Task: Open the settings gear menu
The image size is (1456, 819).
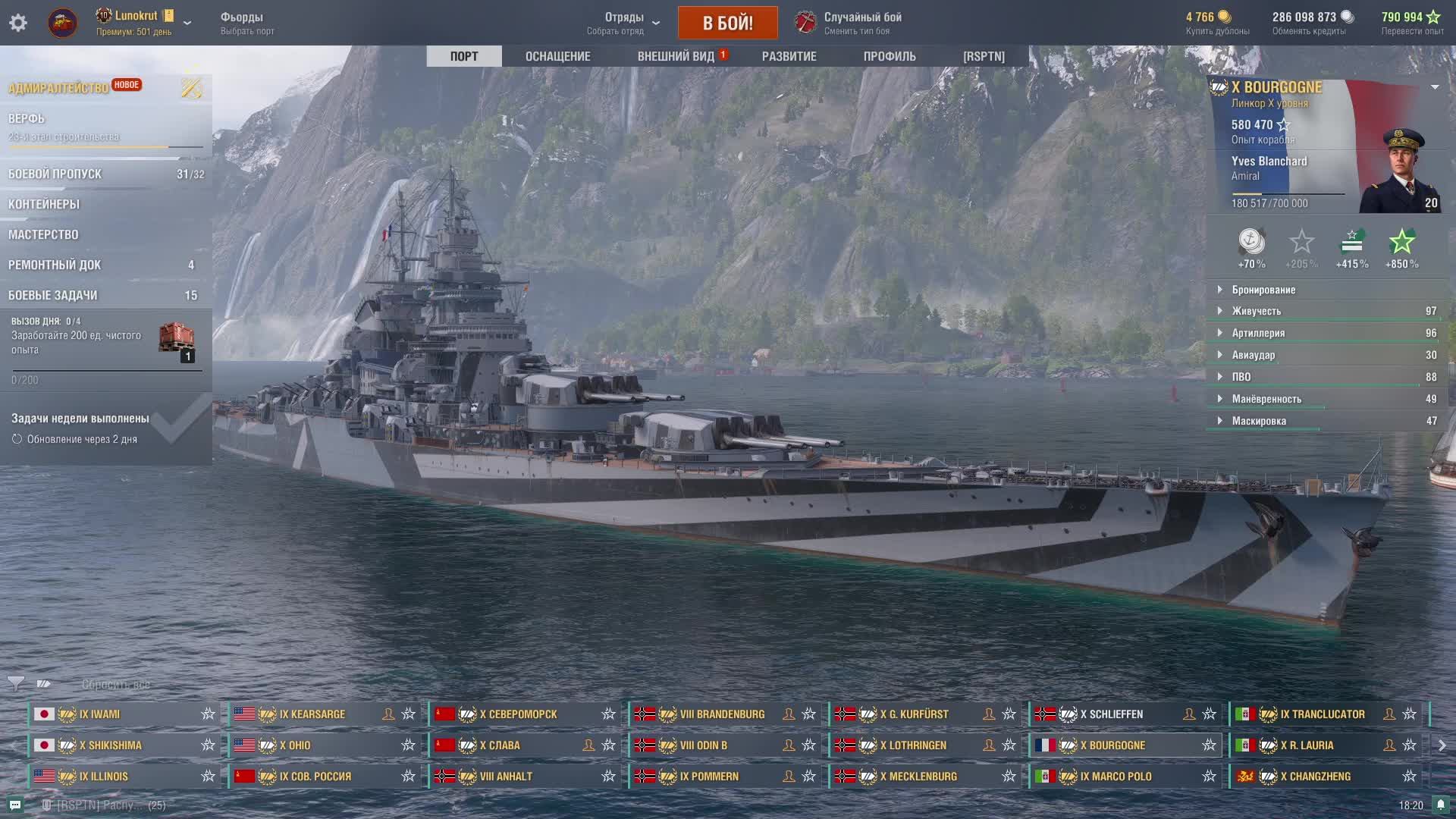Action: tap(18, 23)
